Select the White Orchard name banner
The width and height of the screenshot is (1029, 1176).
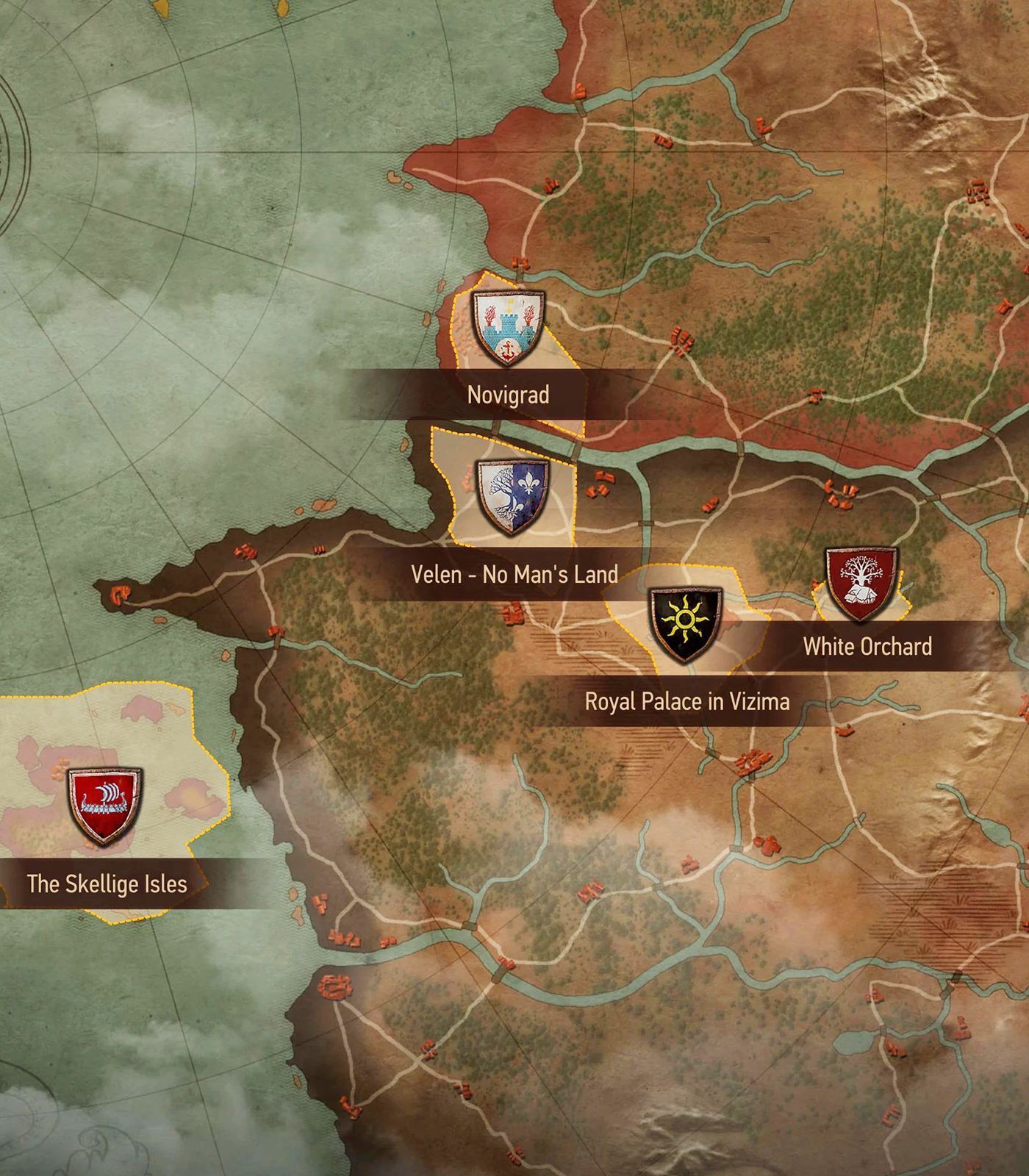867,647
